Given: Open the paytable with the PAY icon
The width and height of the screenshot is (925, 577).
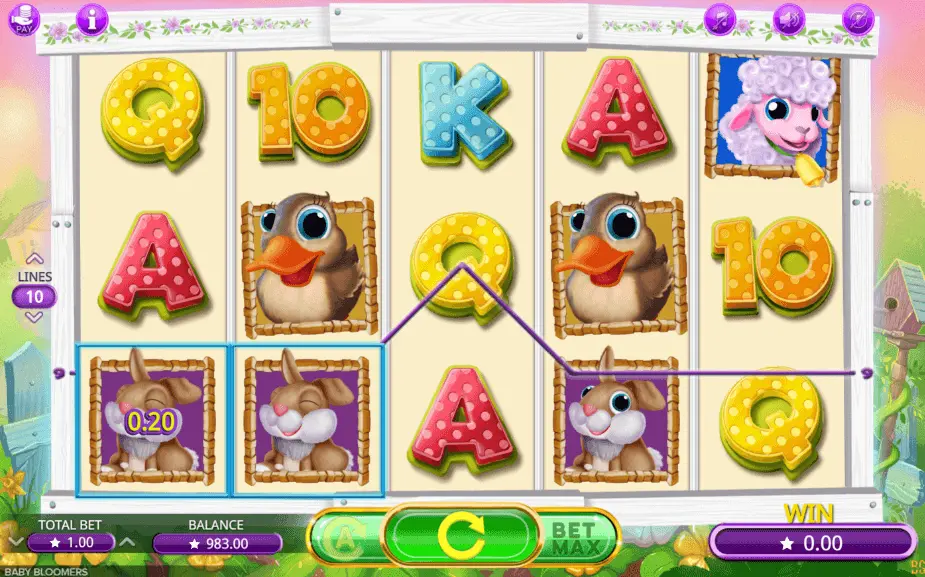Looking at the screenshot, I should click(x=25, y=19).
